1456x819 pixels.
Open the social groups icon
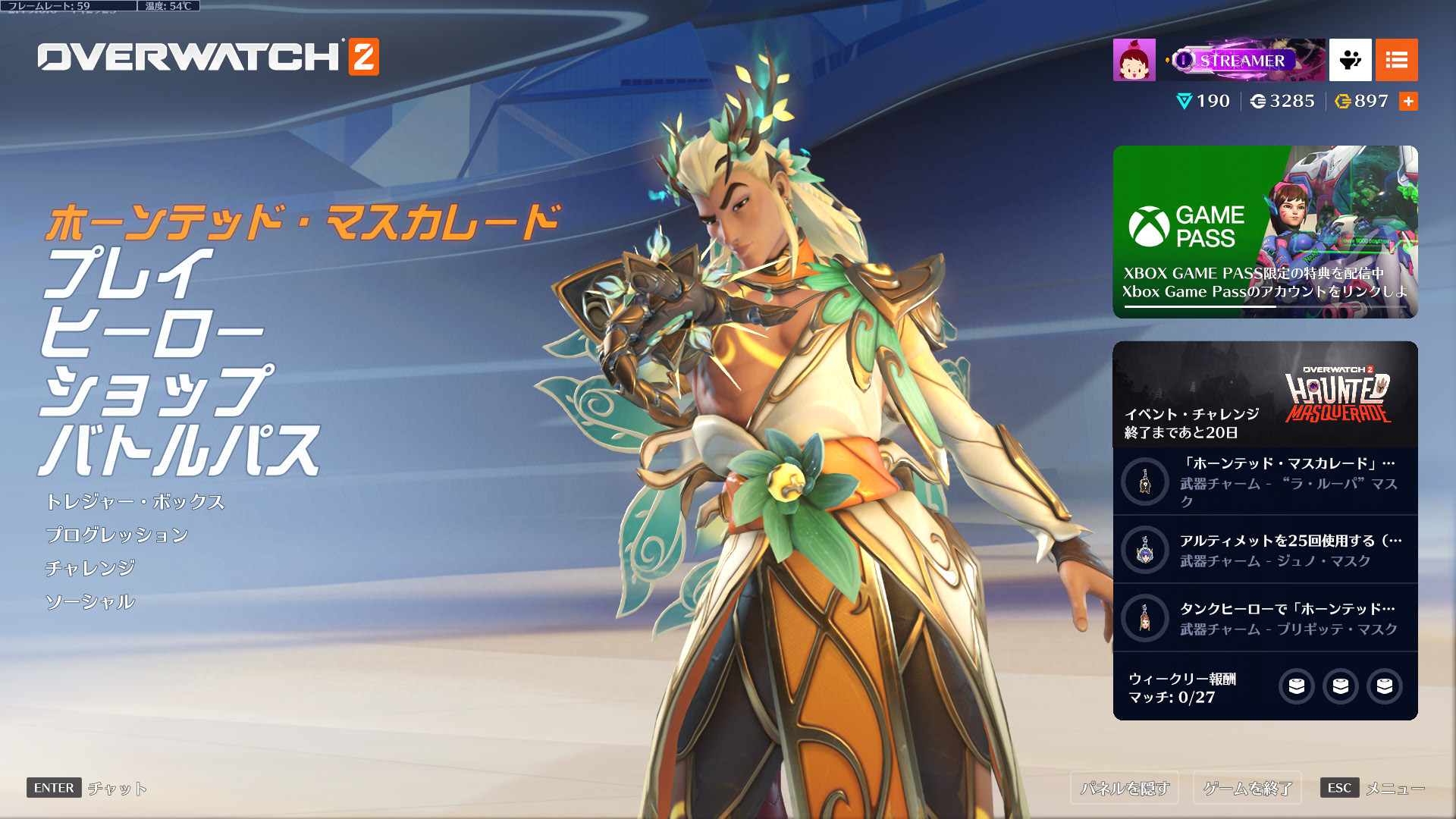coord(1351,60)
